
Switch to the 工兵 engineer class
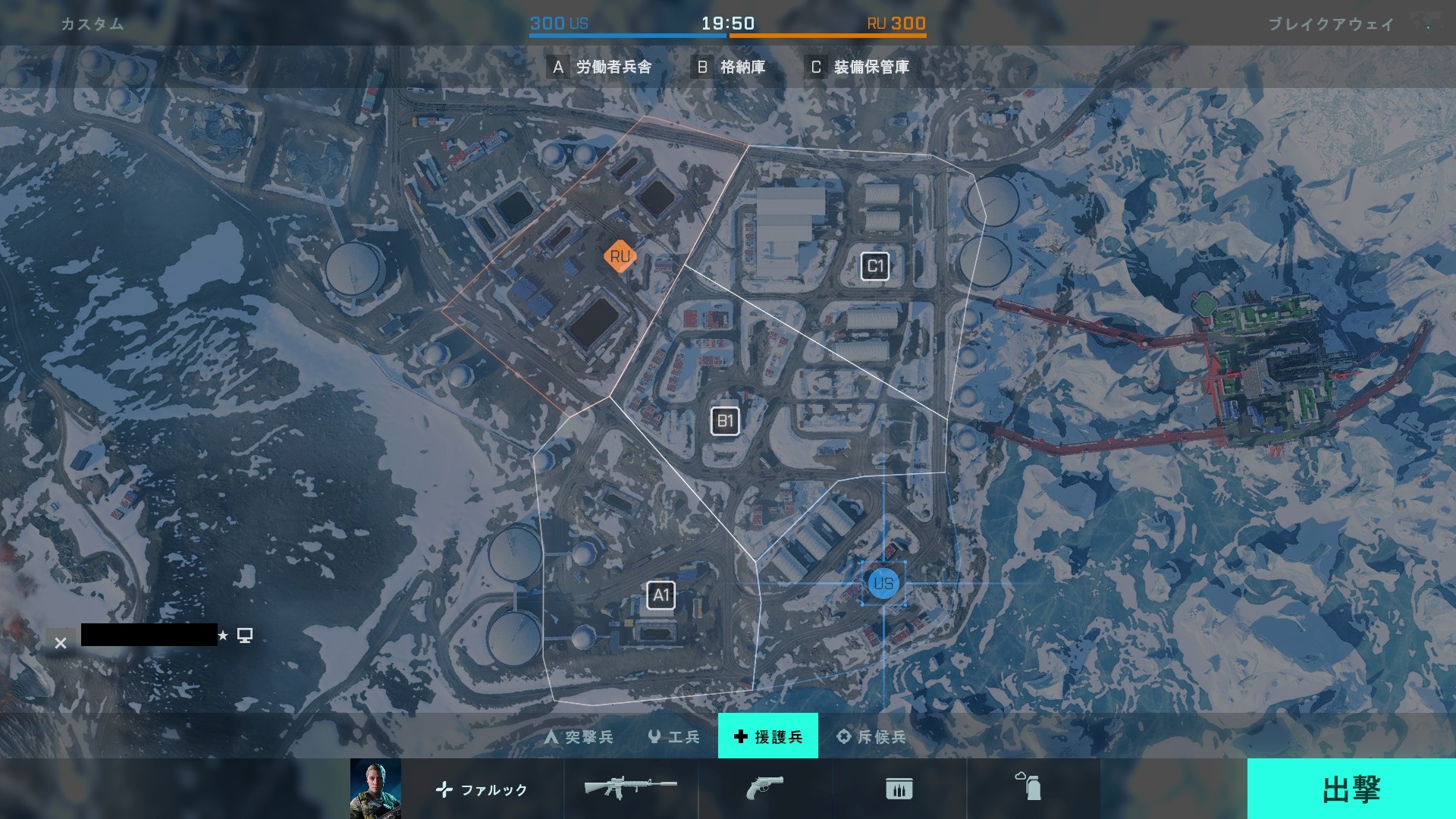(x=674, y=736)
